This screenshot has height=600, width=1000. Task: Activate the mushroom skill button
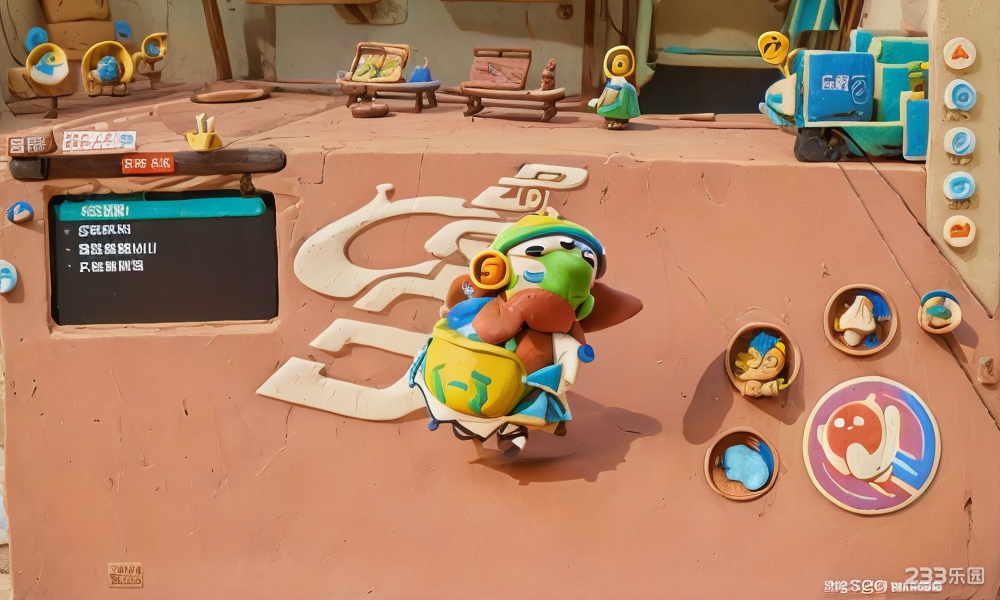click(x=860, y=319)
